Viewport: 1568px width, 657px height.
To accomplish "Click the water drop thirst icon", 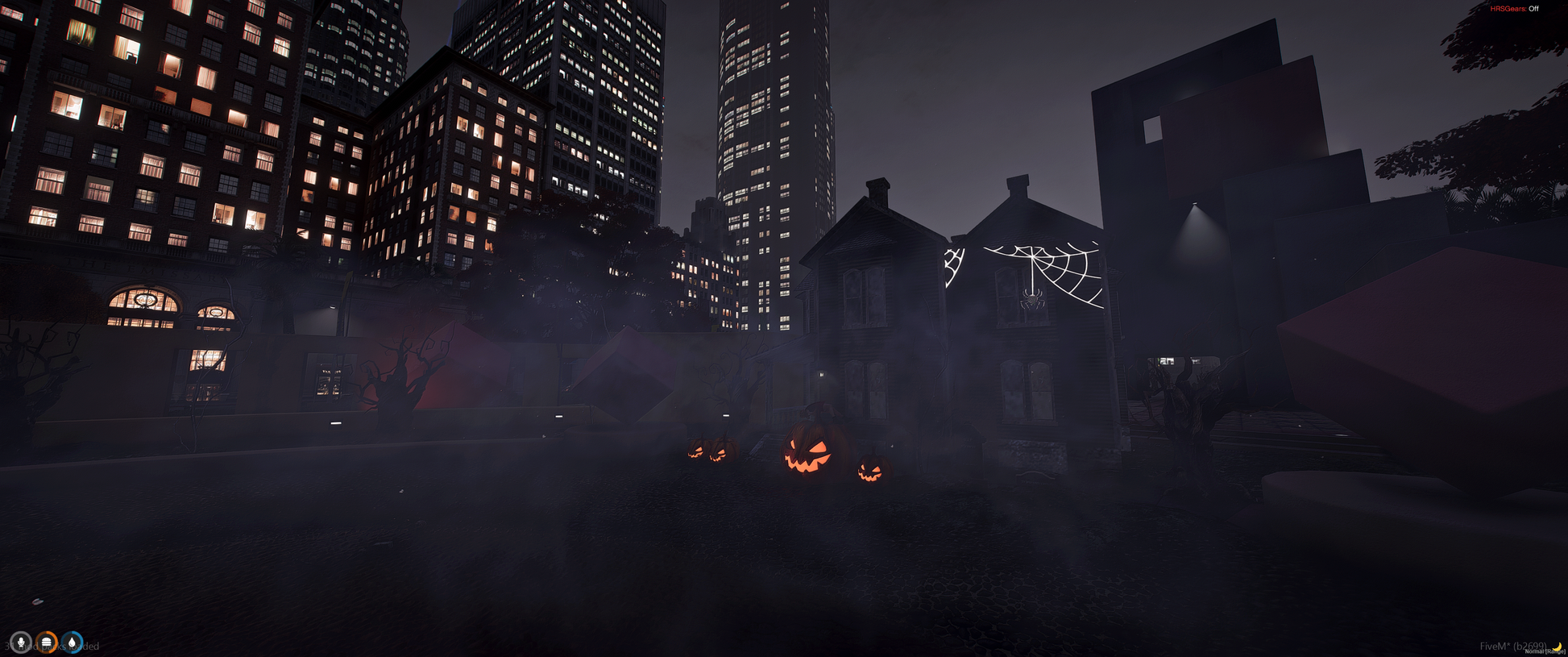I will click(73, 642).
